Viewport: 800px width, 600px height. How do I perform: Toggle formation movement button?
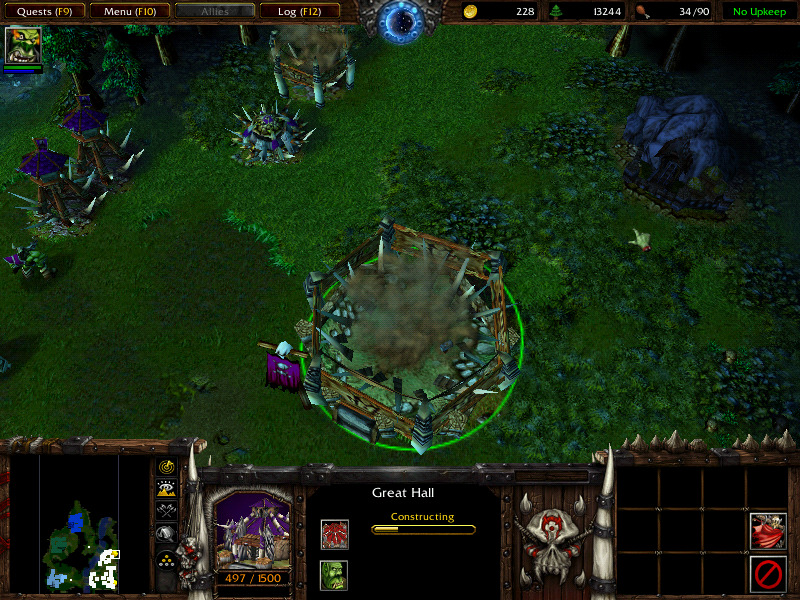[166, 559]
